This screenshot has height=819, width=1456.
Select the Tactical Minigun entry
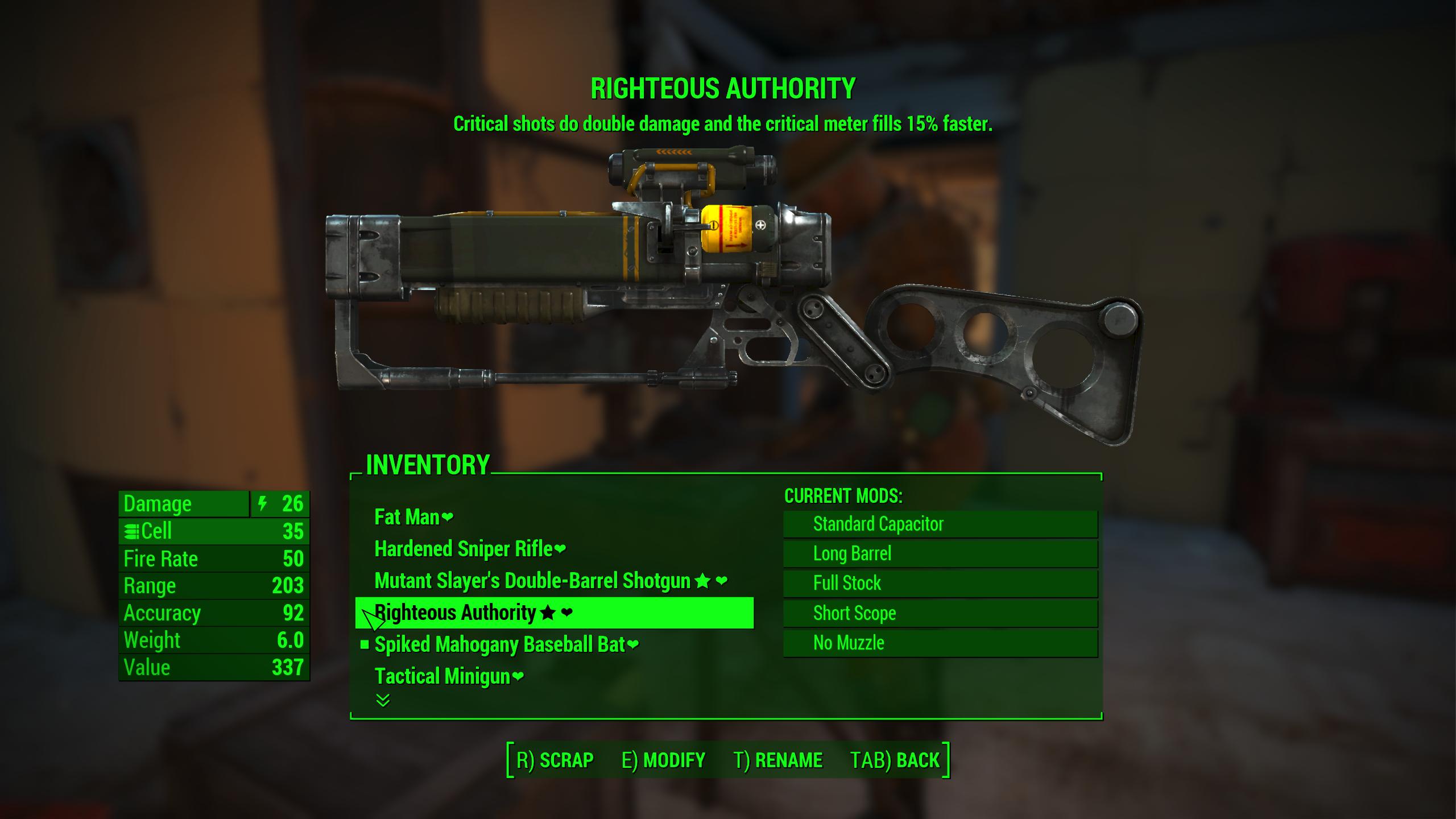click(442, 676)
